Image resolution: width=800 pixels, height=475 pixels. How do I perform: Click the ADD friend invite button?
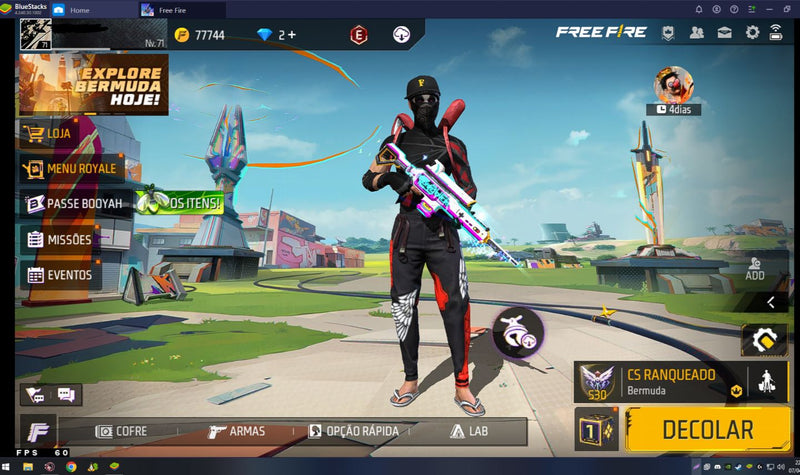(754, 267)
